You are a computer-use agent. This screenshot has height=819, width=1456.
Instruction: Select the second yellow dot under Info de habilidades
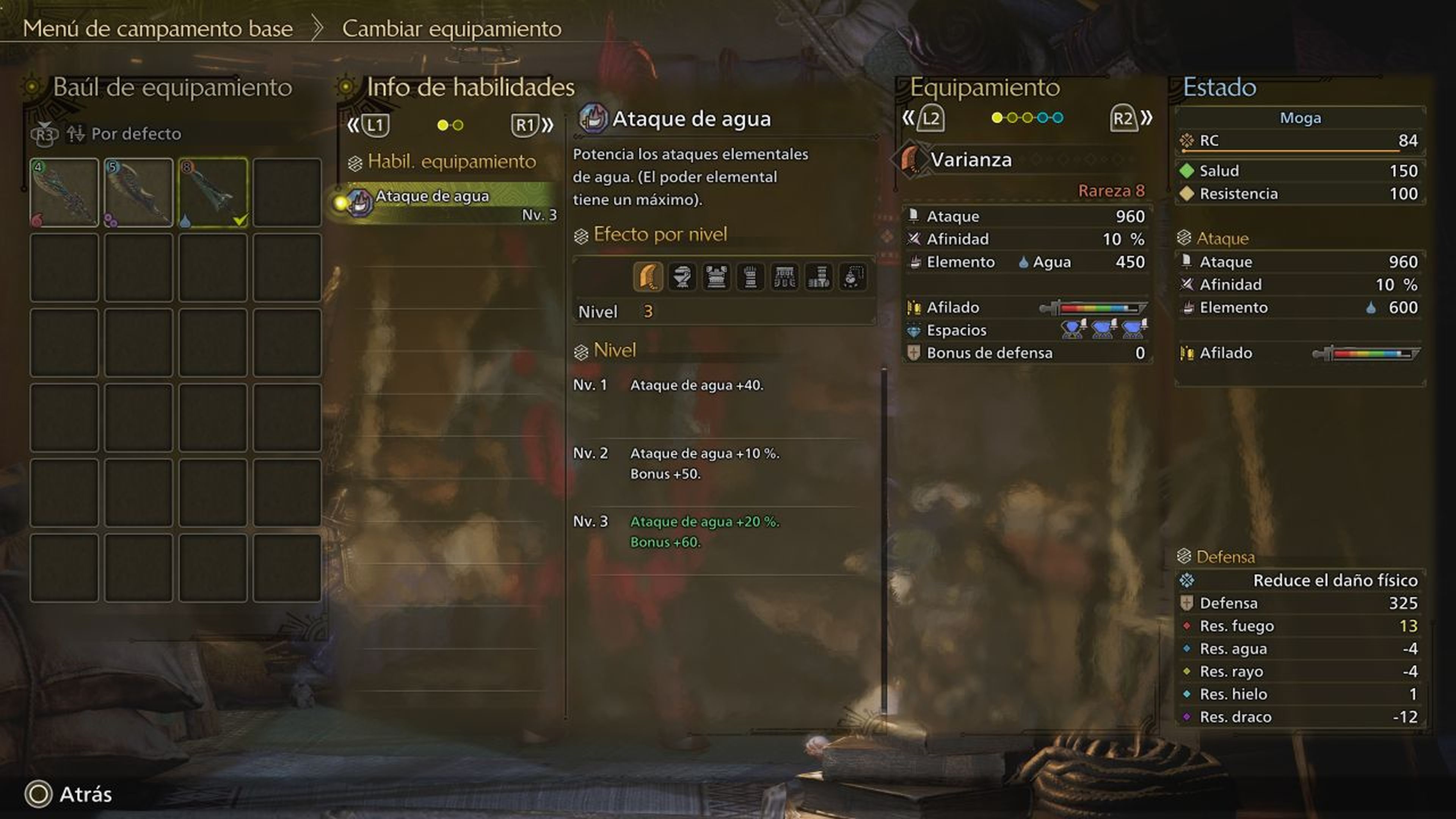coord(458,126)
